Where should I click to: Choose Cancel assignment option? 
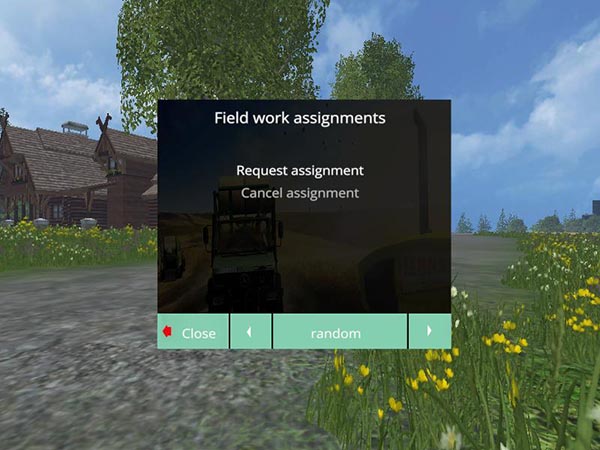coord(300,193)
